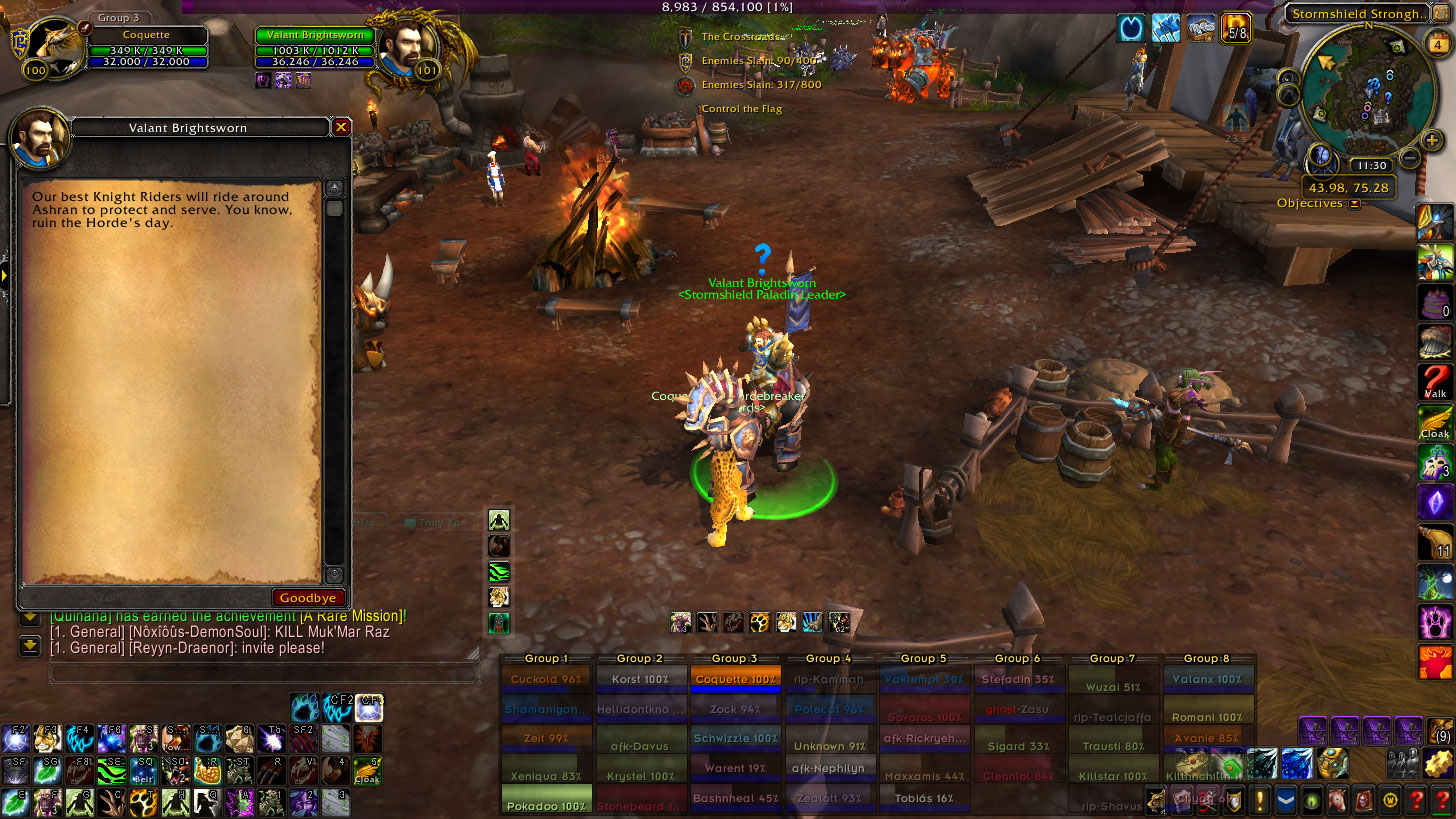The image size is (1456, 819).
Task: Target Tobiás in the Group 5 column
Action: [925, 797]
